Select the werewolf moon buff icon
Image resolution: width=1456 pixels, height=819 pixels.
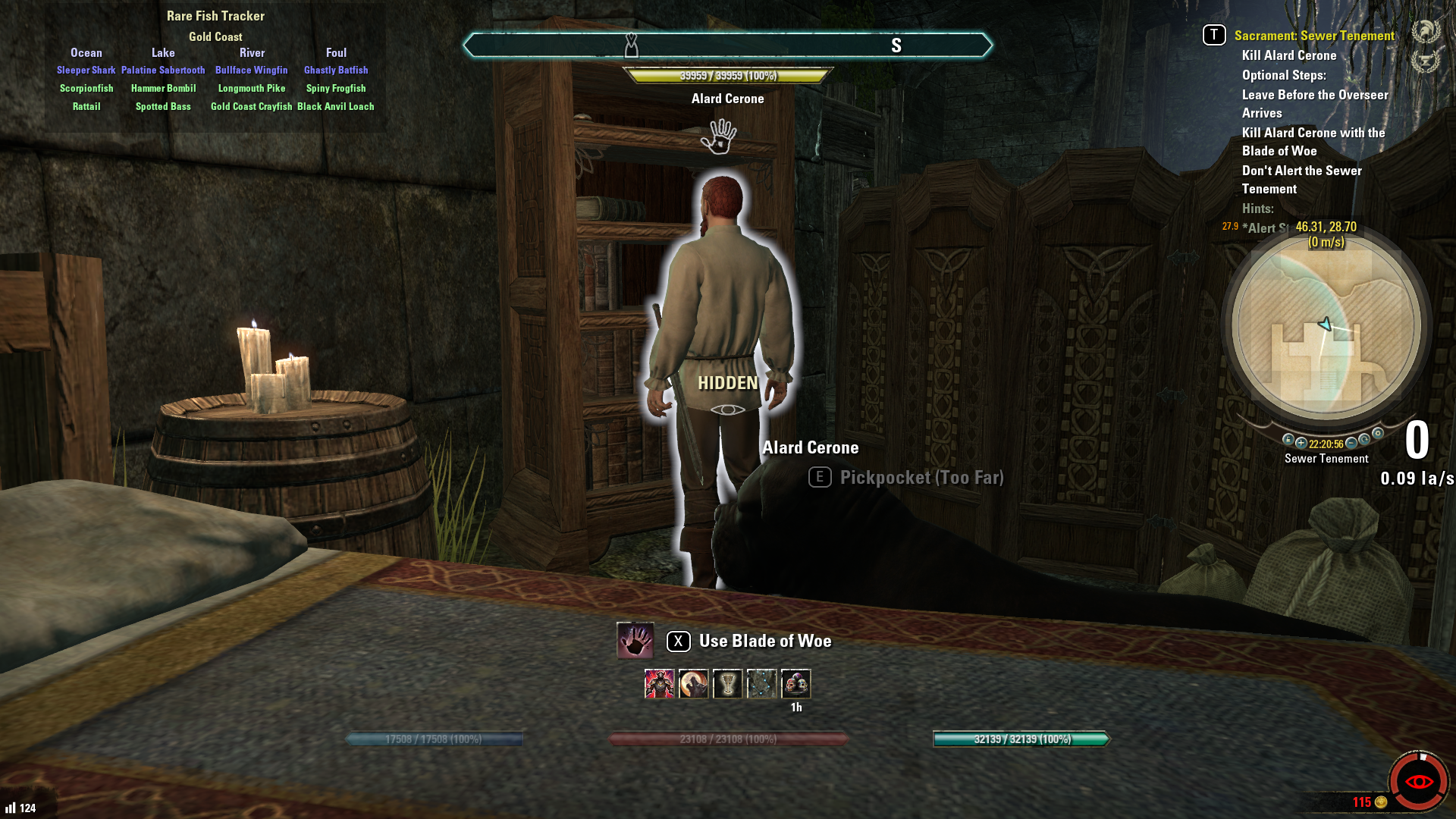pos(693,684)
